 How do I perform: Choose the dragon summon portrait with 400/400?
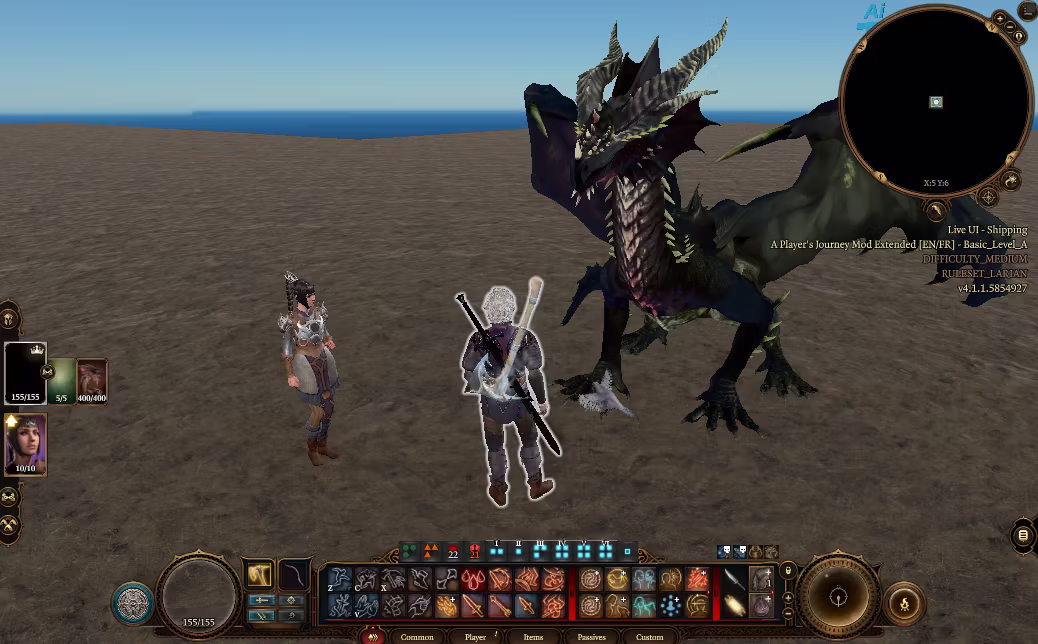tap(92, 380)
